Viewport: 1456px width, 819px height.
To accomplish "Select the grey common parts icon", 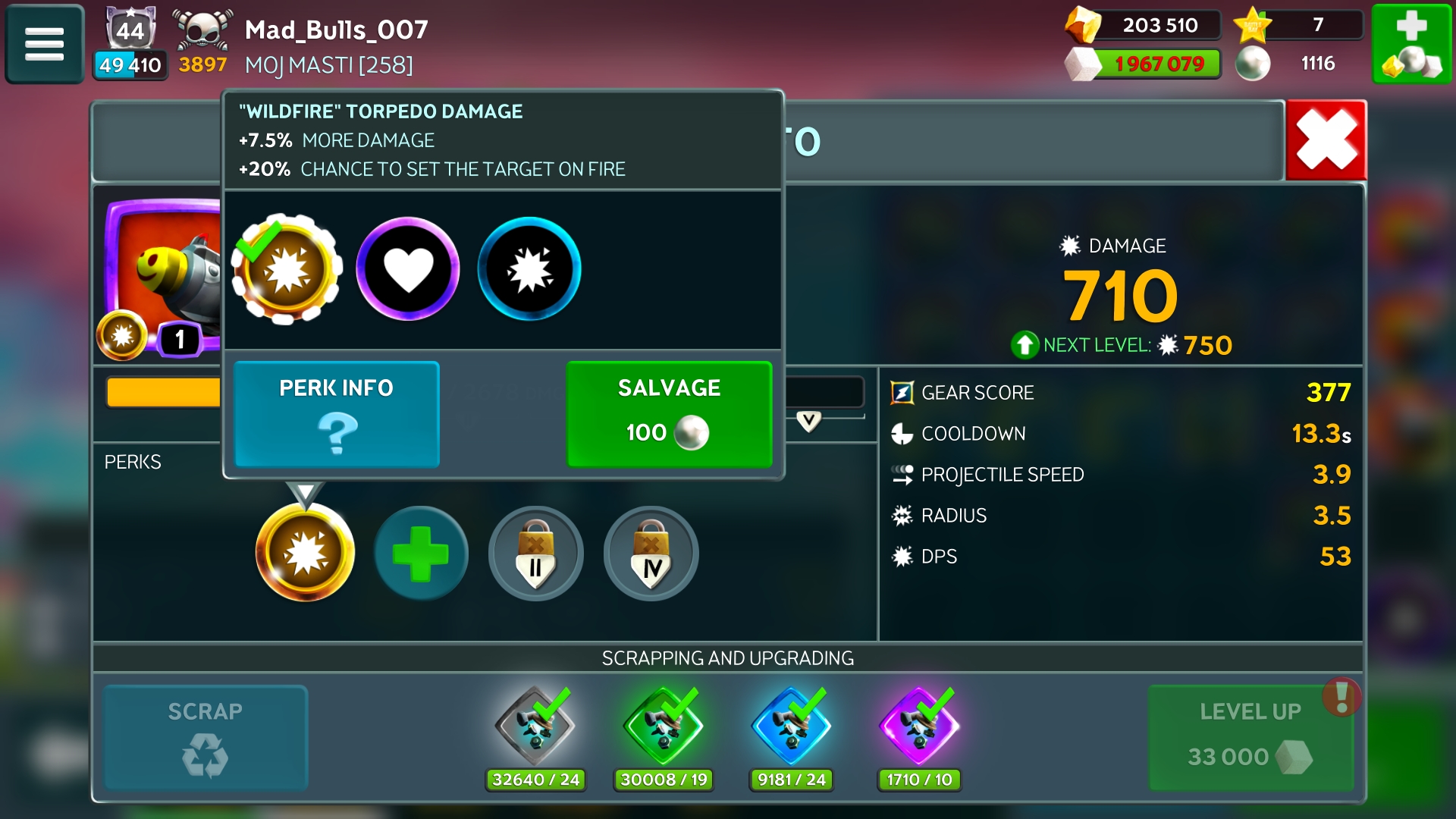I will [x=535, y=726].
